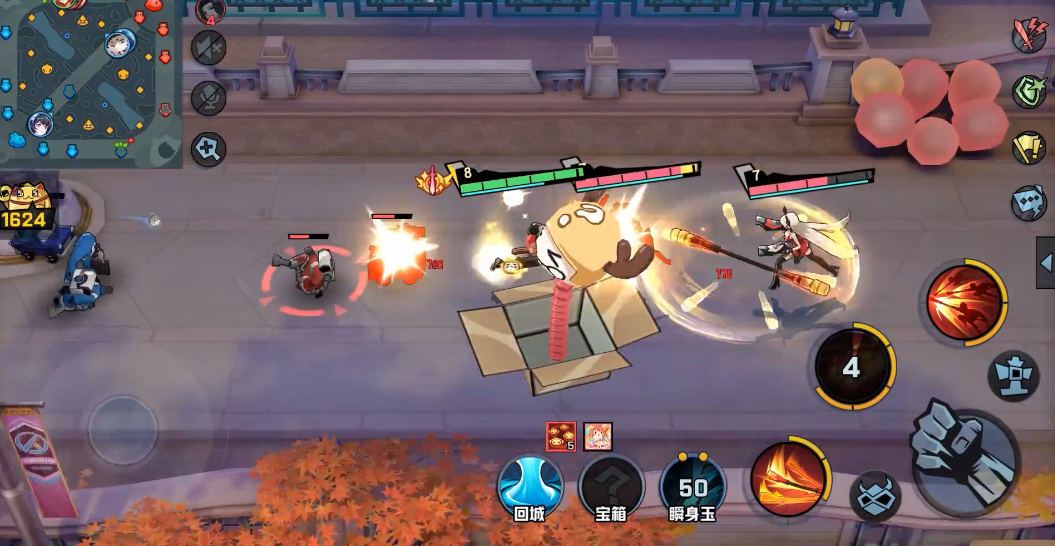
Task: Toggle the muted microphone button
Action: point(209,98)
